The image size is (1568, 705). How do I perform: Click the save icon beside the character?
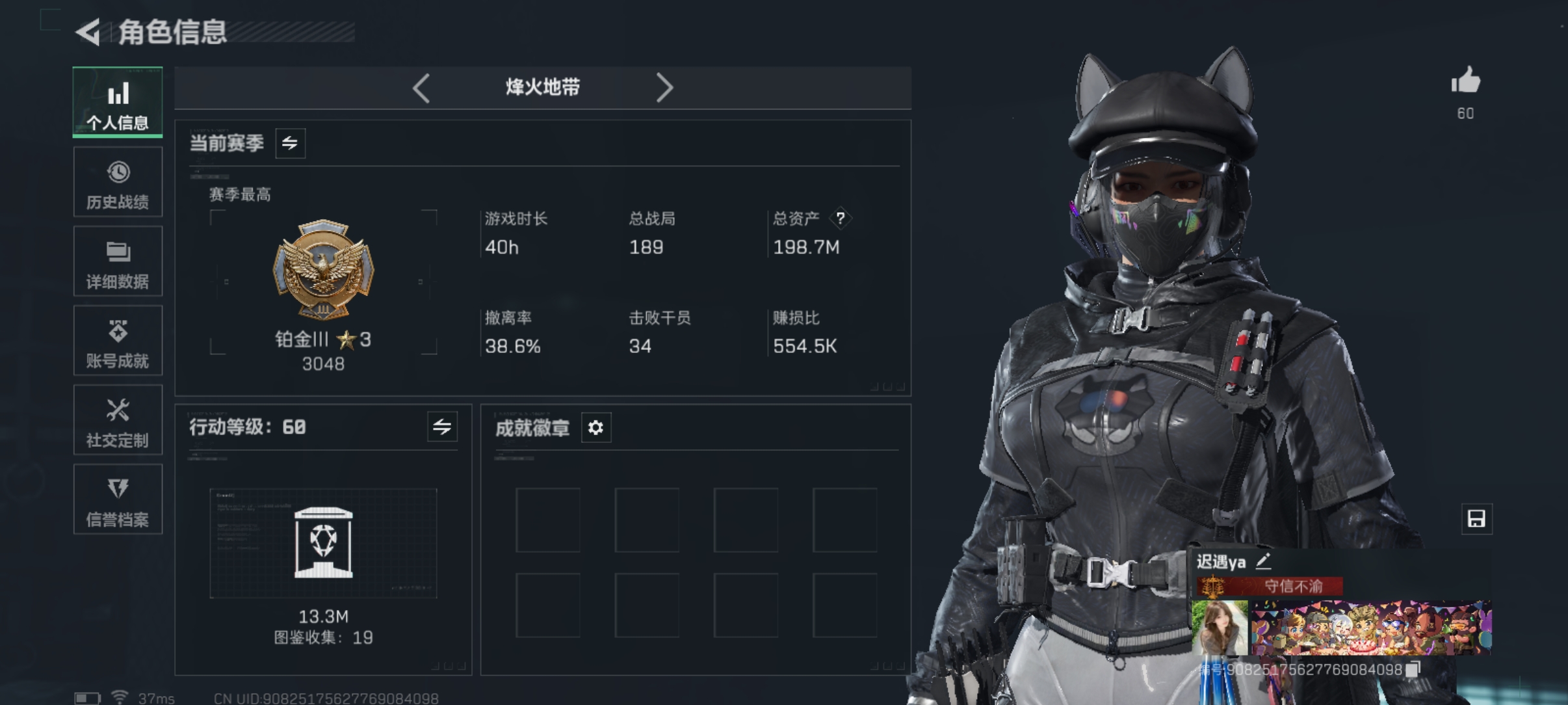(x=1476, y=519)
